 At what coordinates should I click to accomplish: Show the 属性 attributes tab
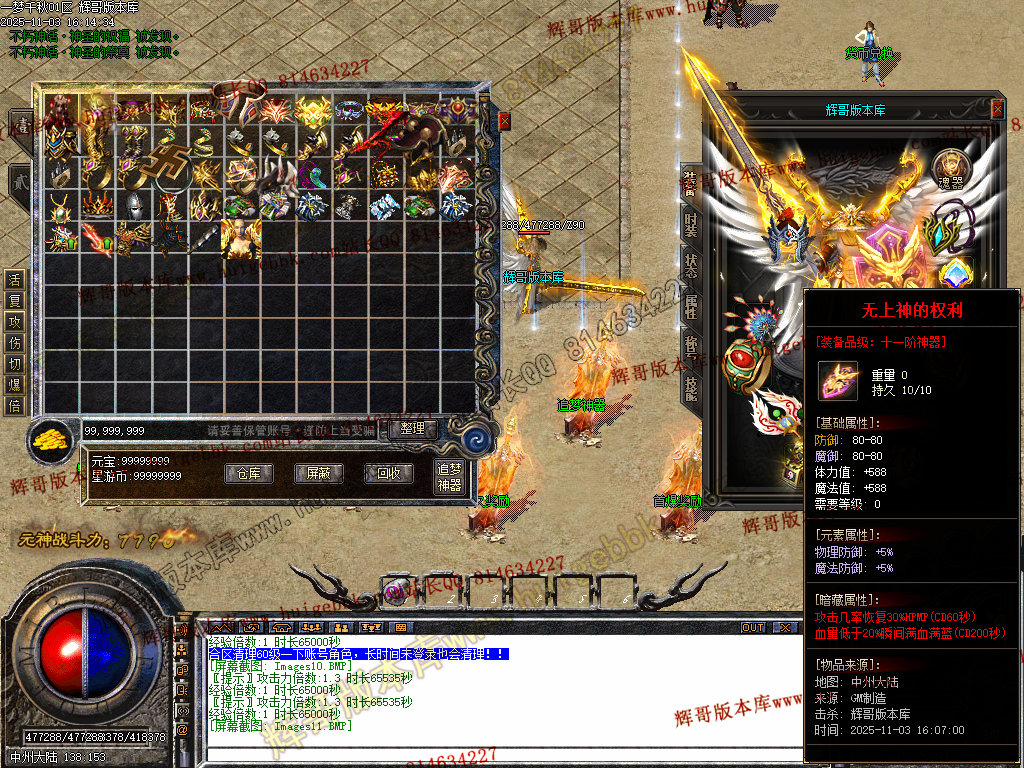[691, 308]
